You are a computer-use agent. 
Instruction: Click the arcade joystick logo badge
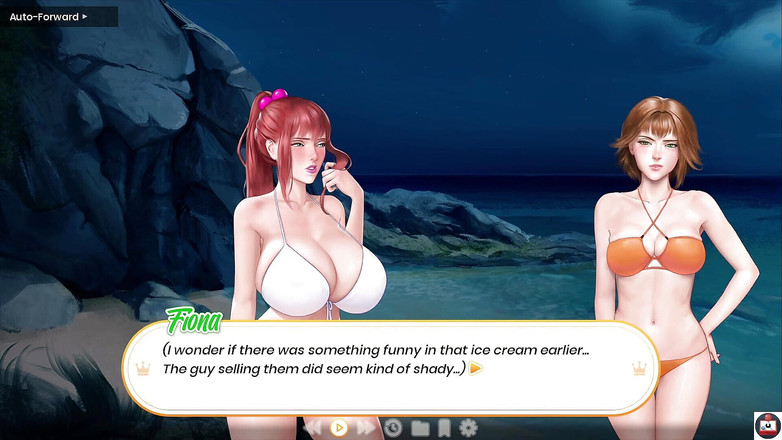pos(766,424)
